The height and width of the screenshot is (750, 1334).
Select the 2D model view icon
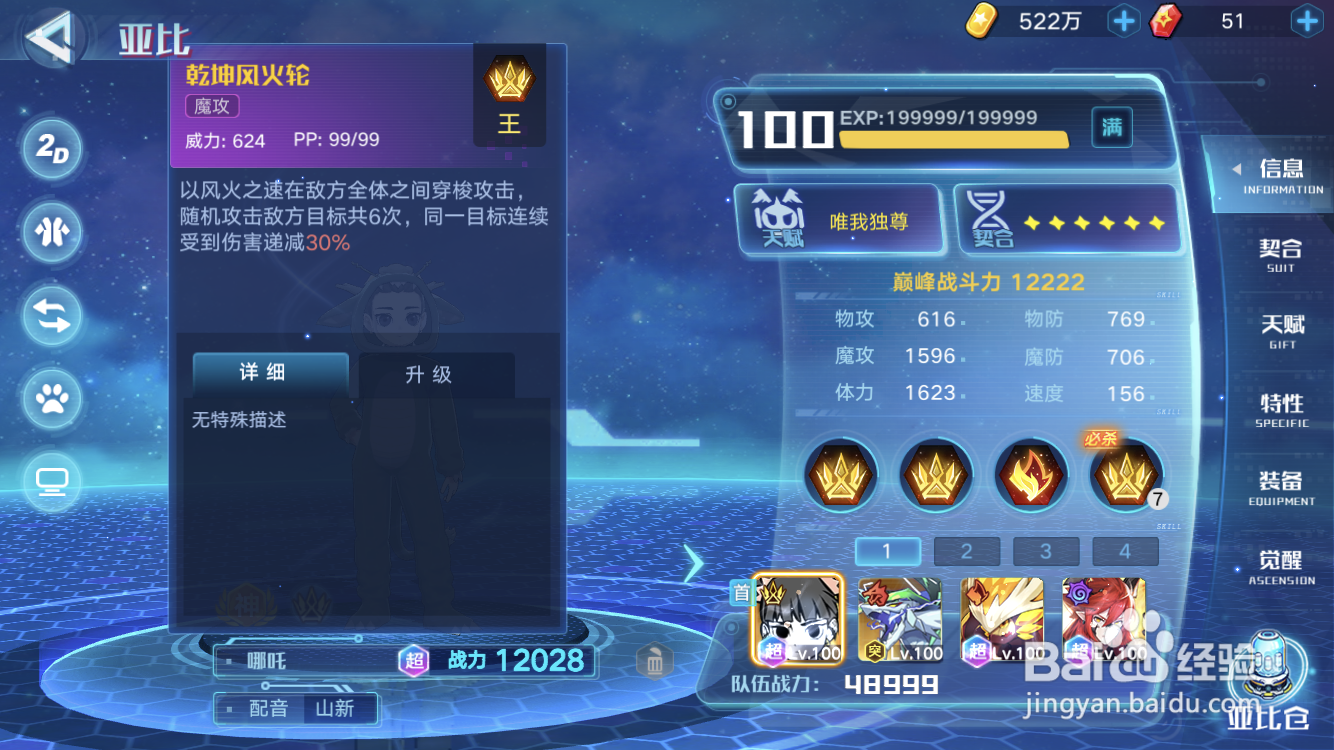pyautogui.click(x=52, y=149)
